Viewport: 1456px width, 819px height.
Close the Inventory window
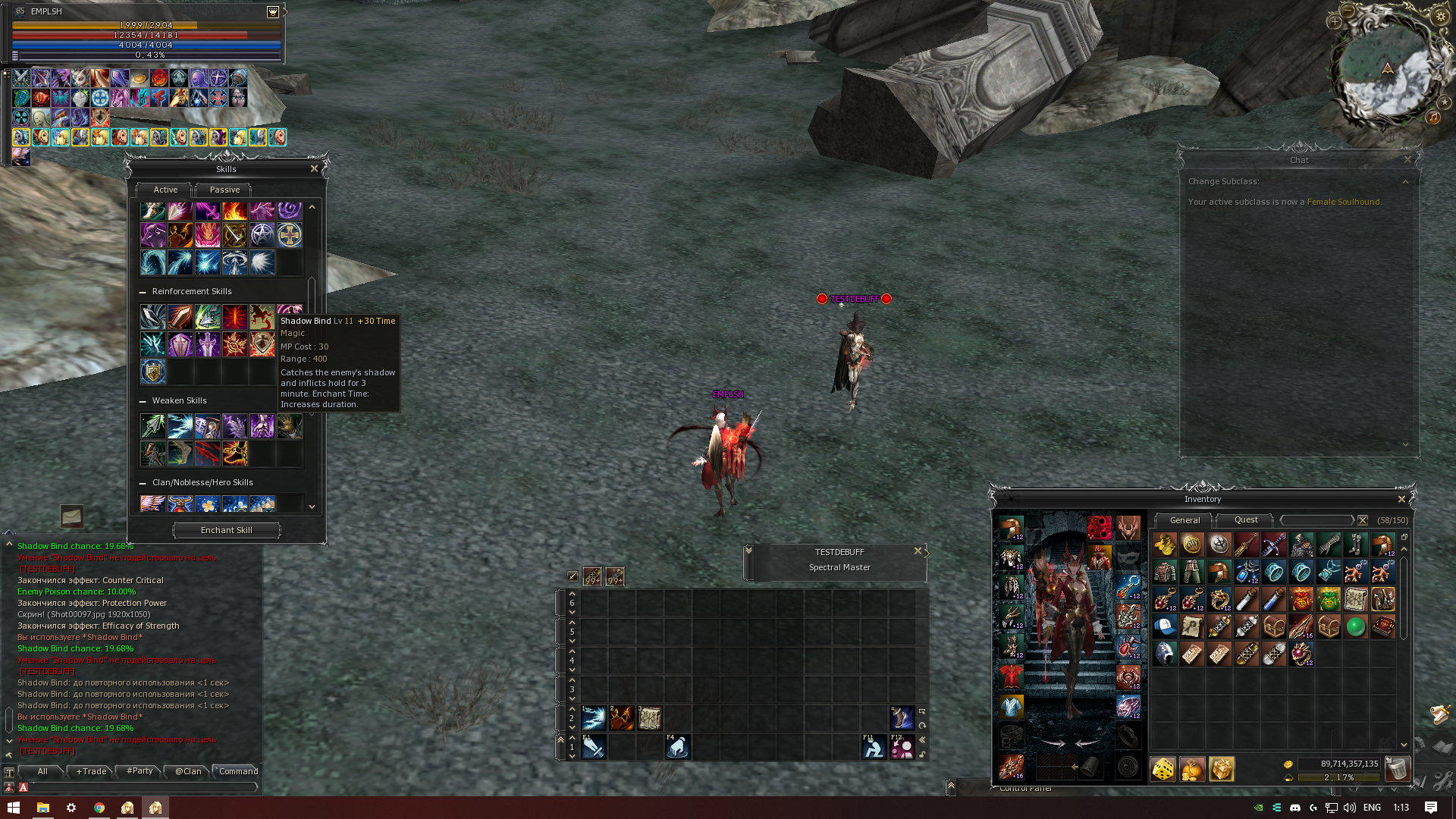(1401, 499)
